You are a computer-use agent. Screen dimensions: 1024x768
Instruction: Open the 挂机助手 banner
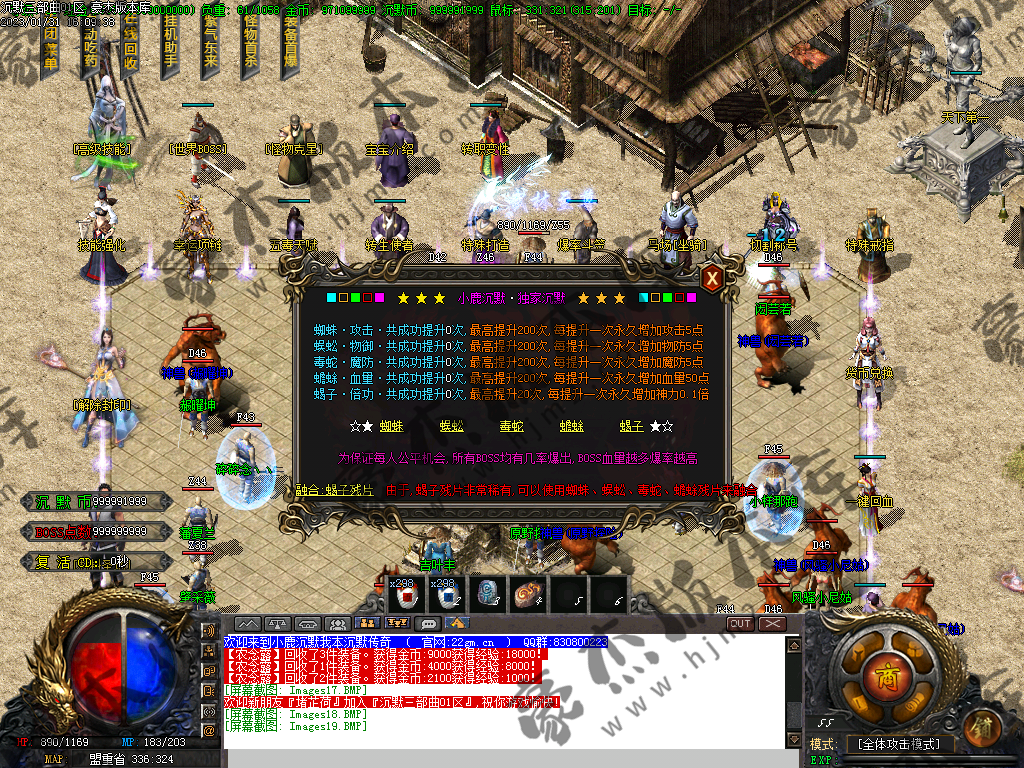pos(170,45)
